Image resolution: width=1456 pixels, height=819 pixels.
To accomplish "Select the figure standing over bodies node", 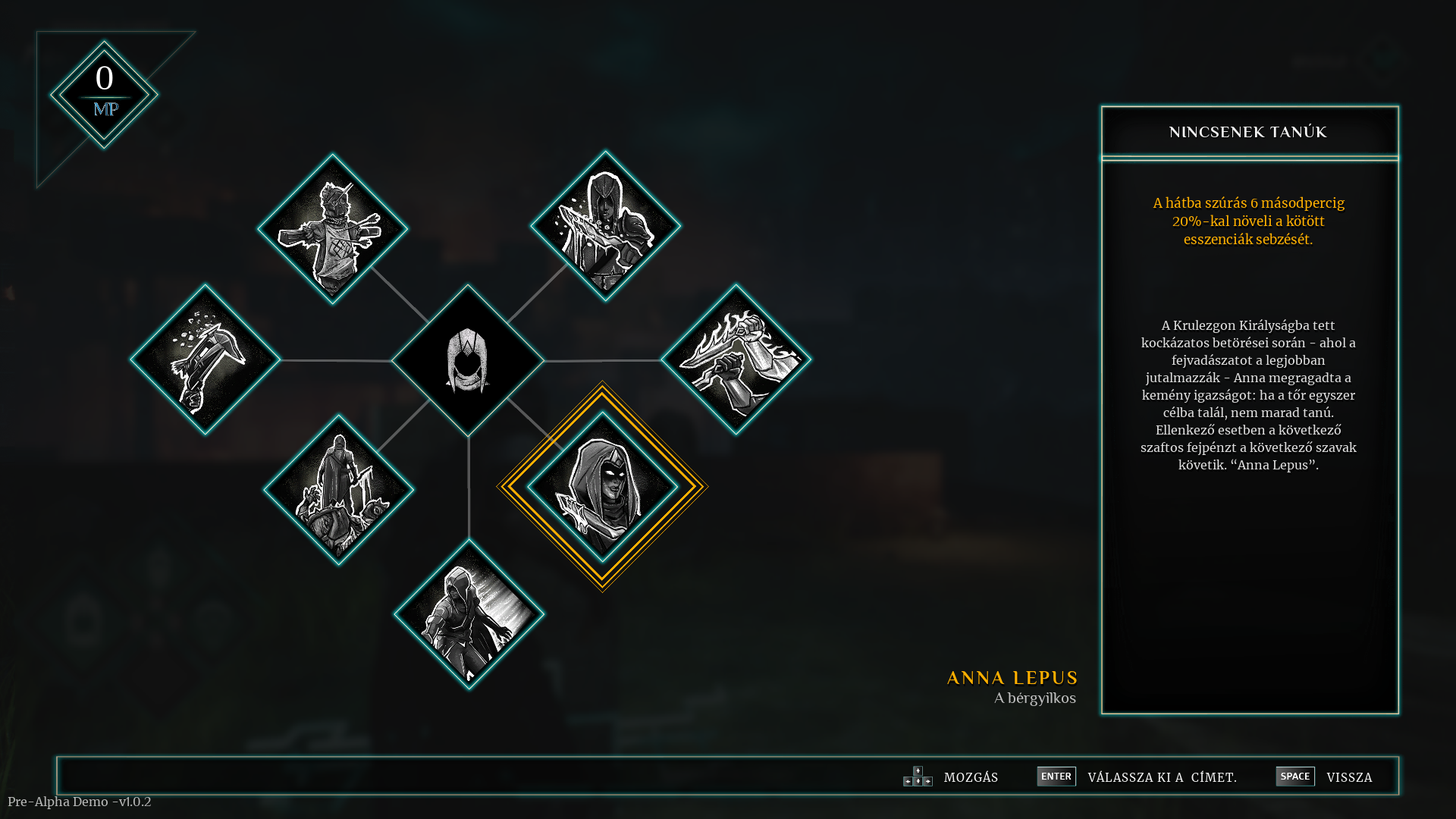I will [338, 489].
